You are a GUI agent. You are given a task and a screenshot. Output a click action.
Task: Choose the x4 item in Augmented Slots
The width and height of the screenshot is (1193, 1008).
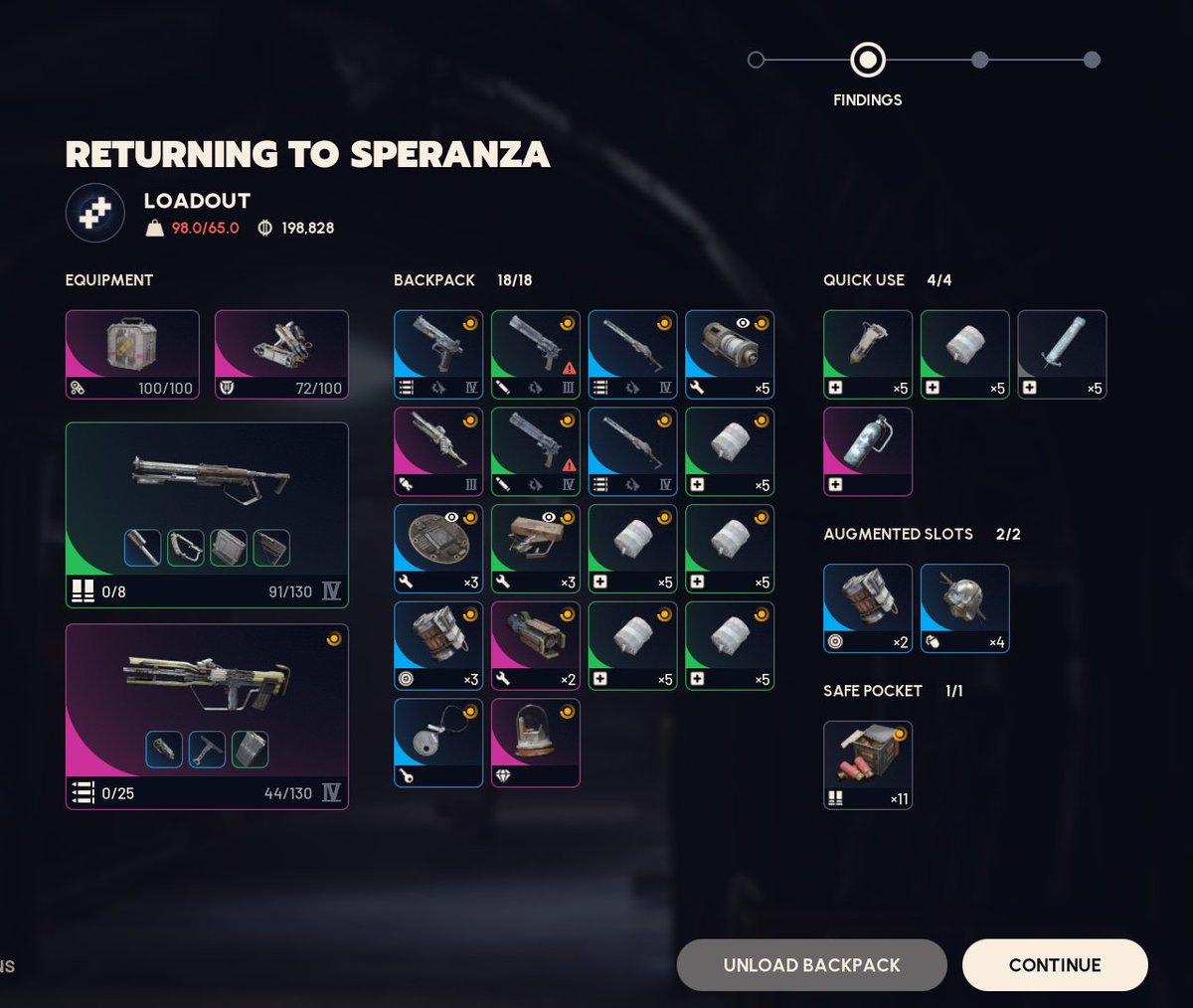point(964,607)
